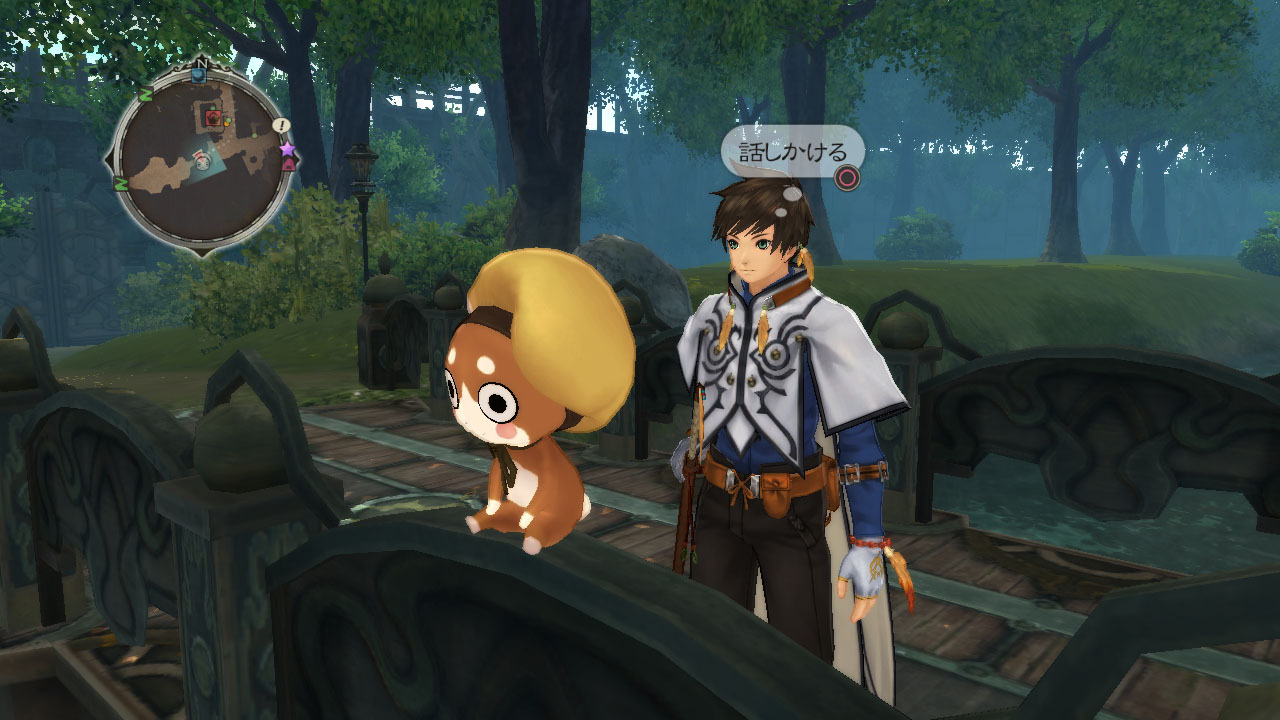Click the lower green exit marker on the minimap
The image size is (1280, 720).
click(x=121, y=184)
